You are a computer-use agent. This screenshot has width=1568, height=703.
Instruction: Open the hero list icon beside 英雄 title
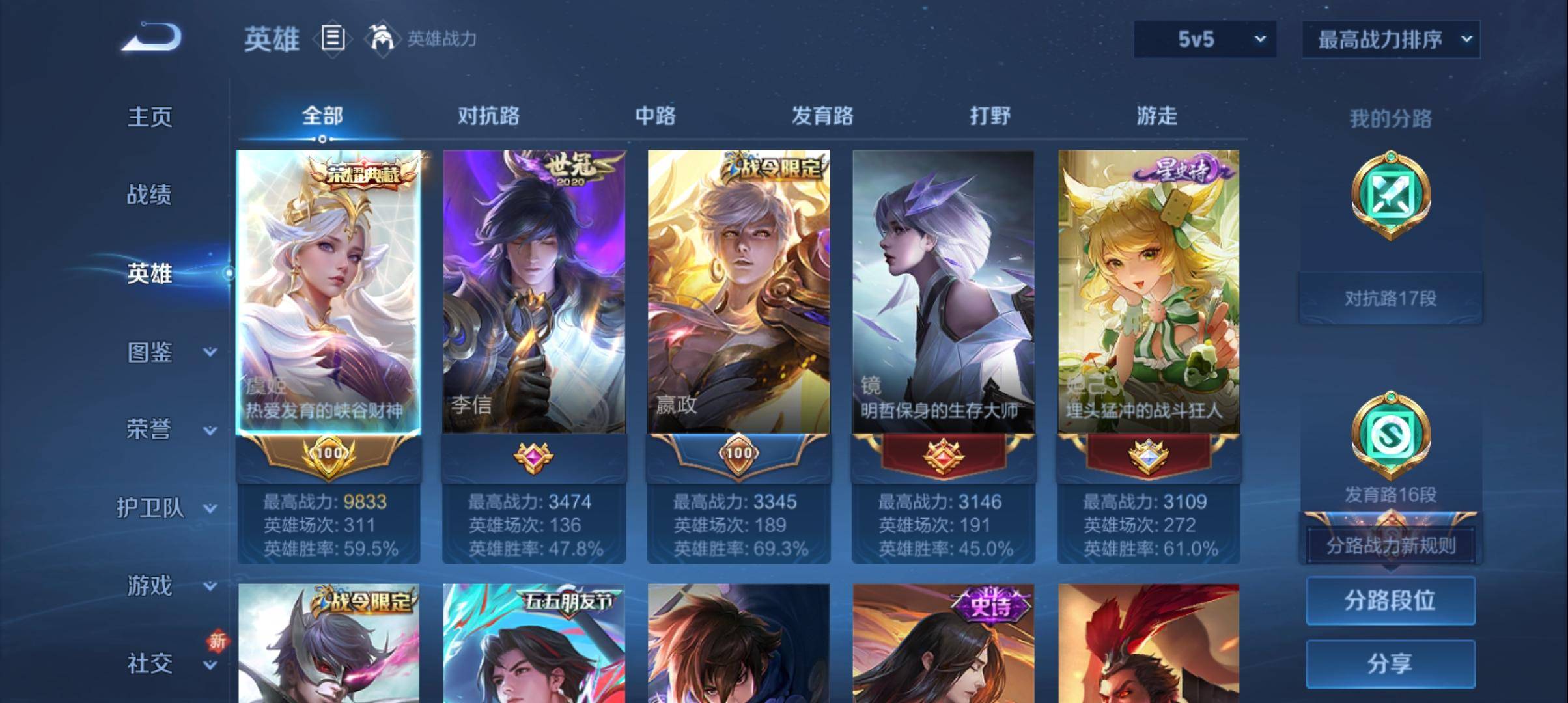(332, 39)
